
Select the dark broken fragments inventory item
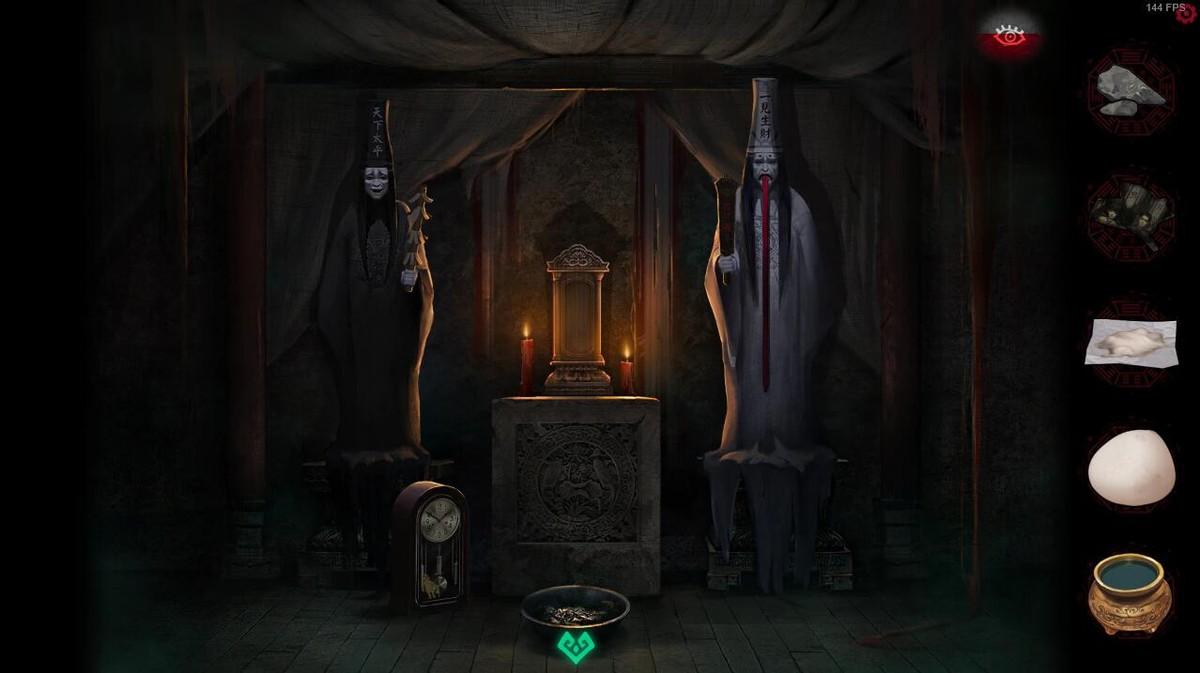pos(1130,213)
